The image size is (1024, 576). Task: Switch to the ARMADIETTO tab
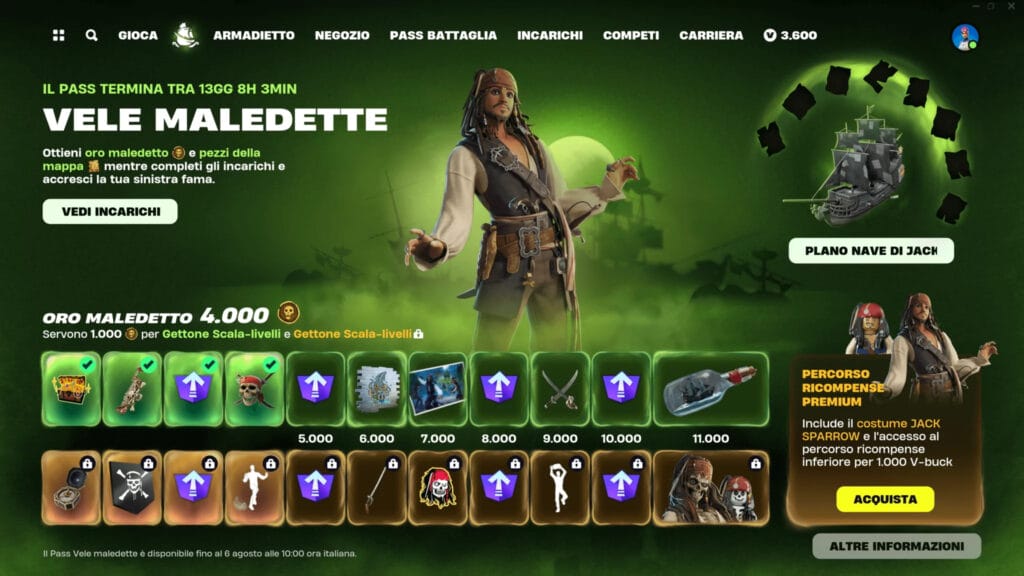click(x=254, y=35)
